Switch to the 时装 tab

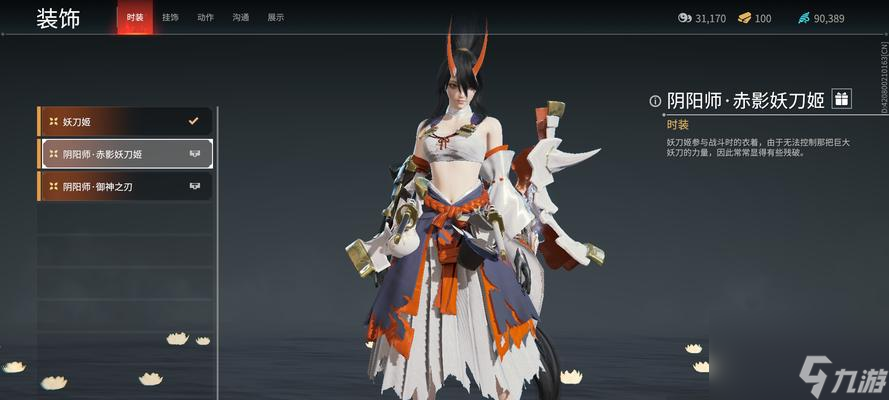click(135, 18)
